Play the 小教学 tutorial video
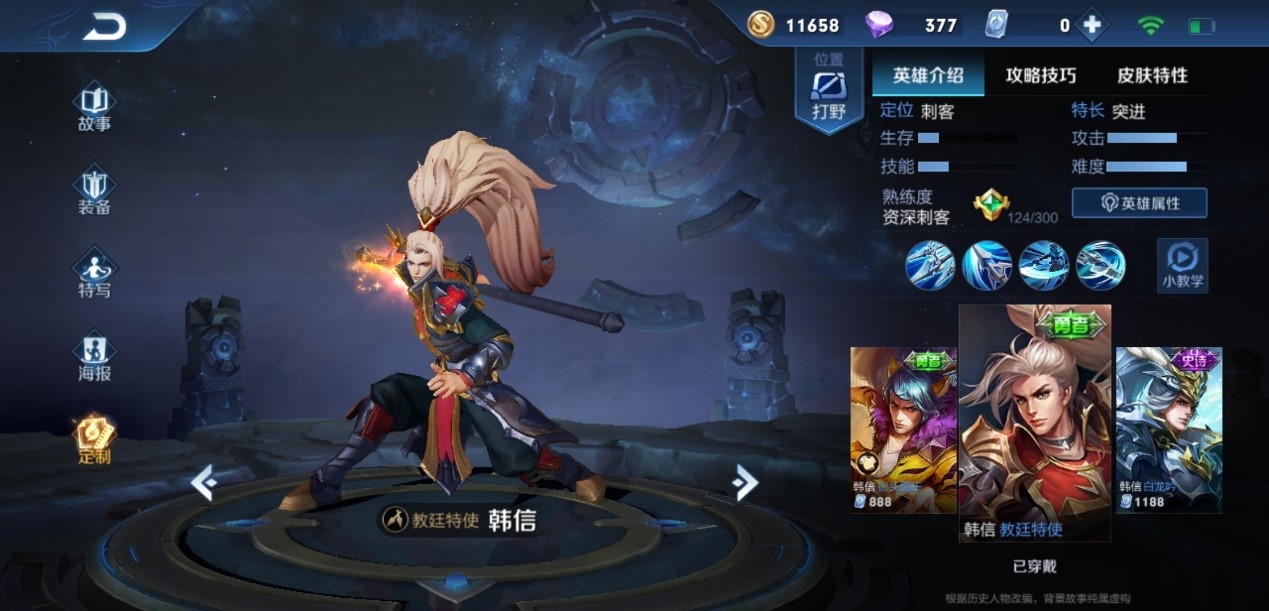This screenshot has height=611, width=1269. point(1182,266)
